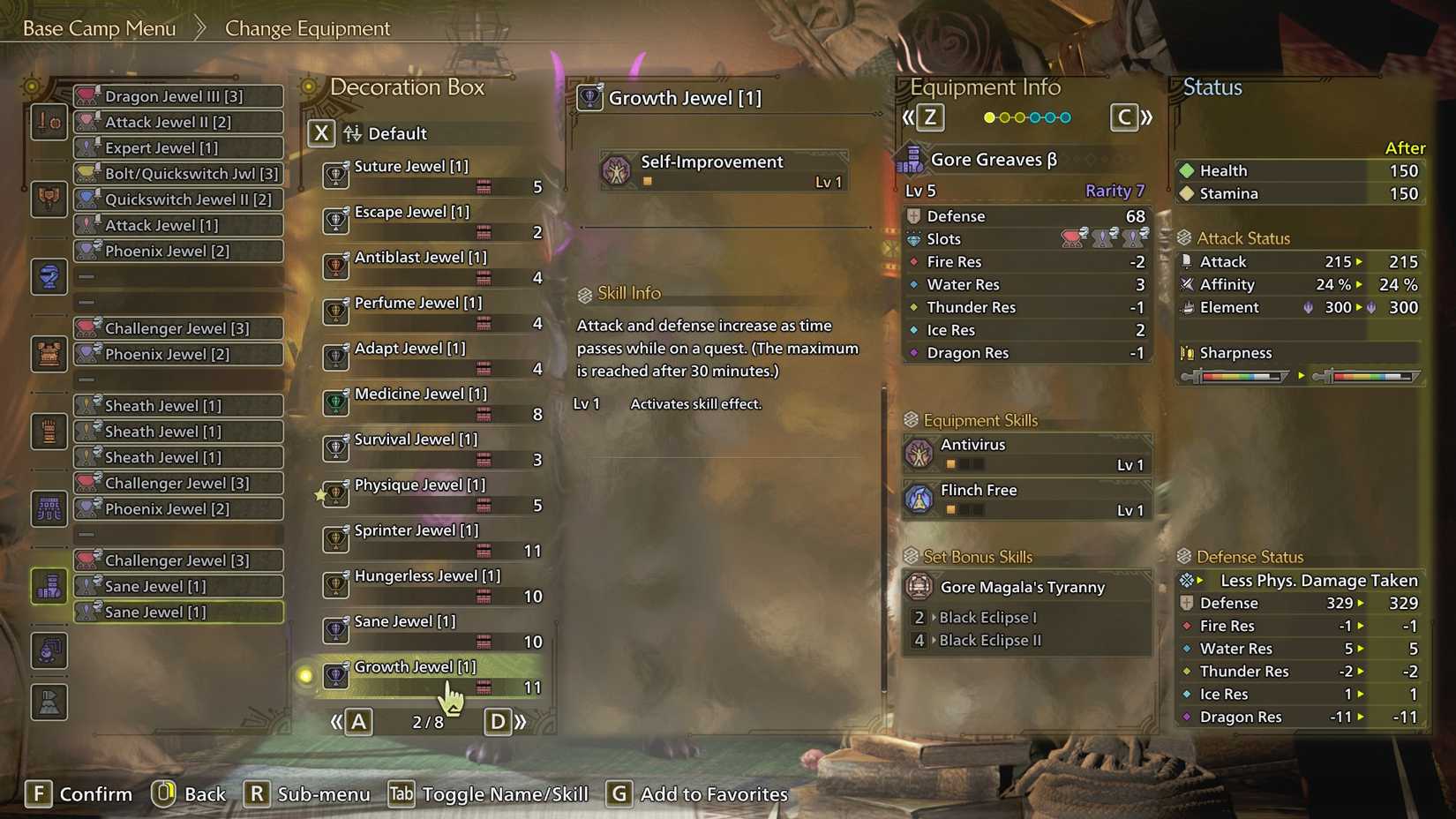
Task: Advance decoration page with D arrow
Action: [x=499, y=721]
